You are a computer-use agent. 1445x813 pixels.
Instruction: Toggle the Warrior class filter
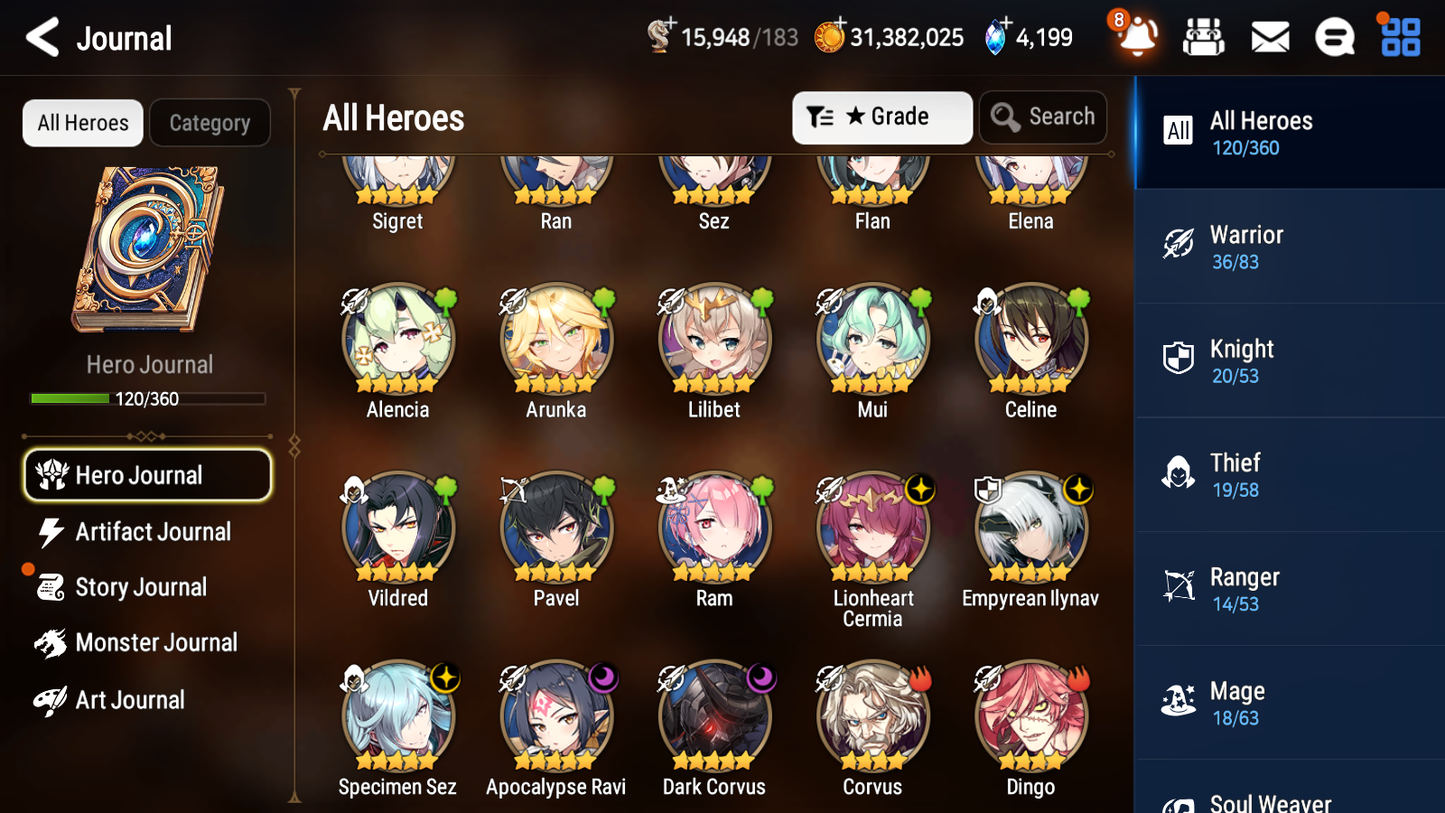[x=1288, y=246]
